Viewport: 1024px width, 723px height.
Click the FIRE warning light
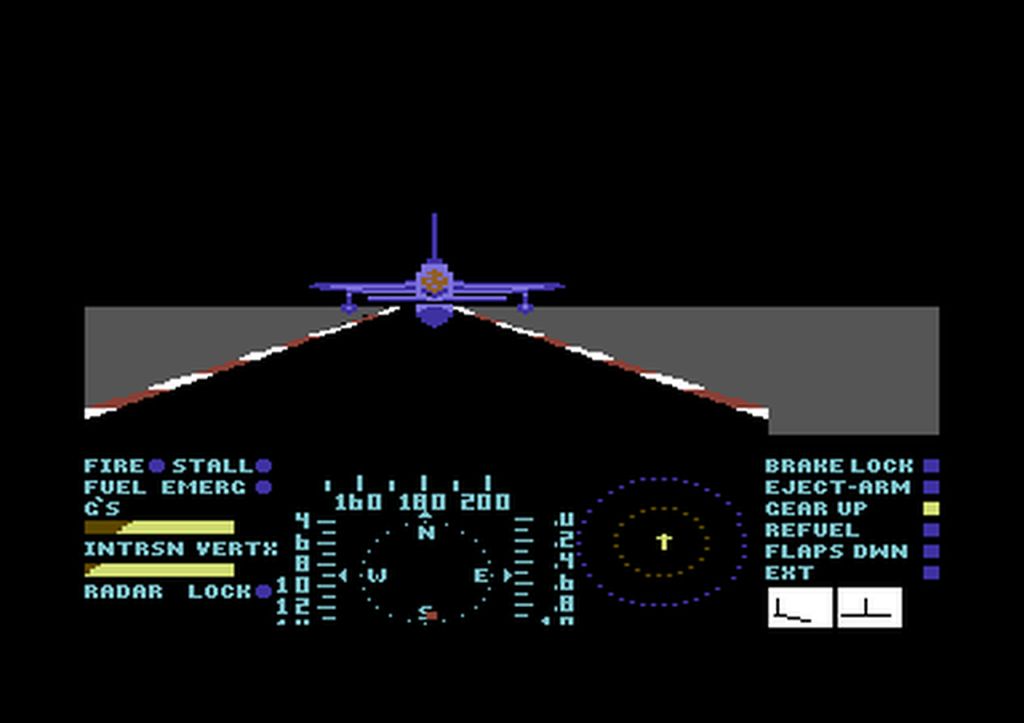157,466
